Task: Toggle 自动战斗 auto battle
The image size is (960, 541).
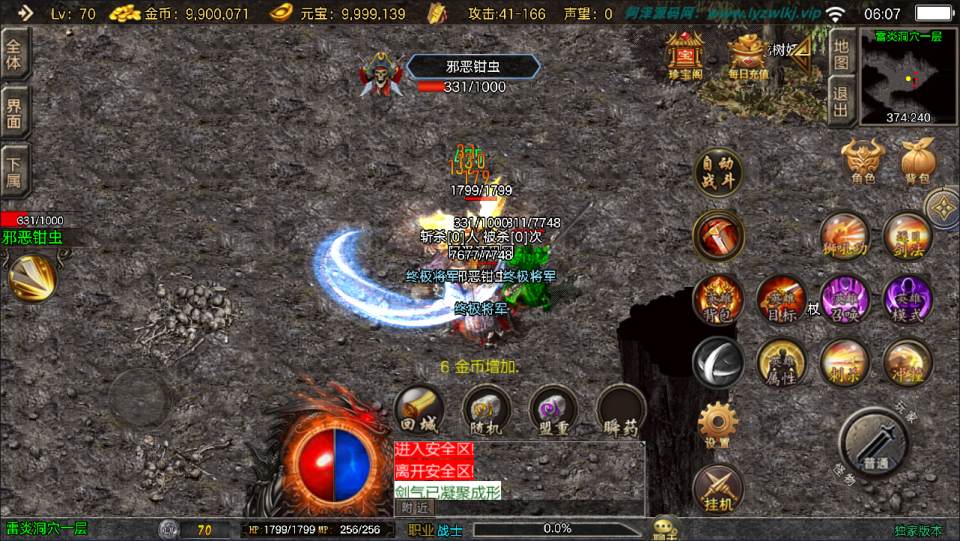Action: pyautogui.click(x=717, y=174)
